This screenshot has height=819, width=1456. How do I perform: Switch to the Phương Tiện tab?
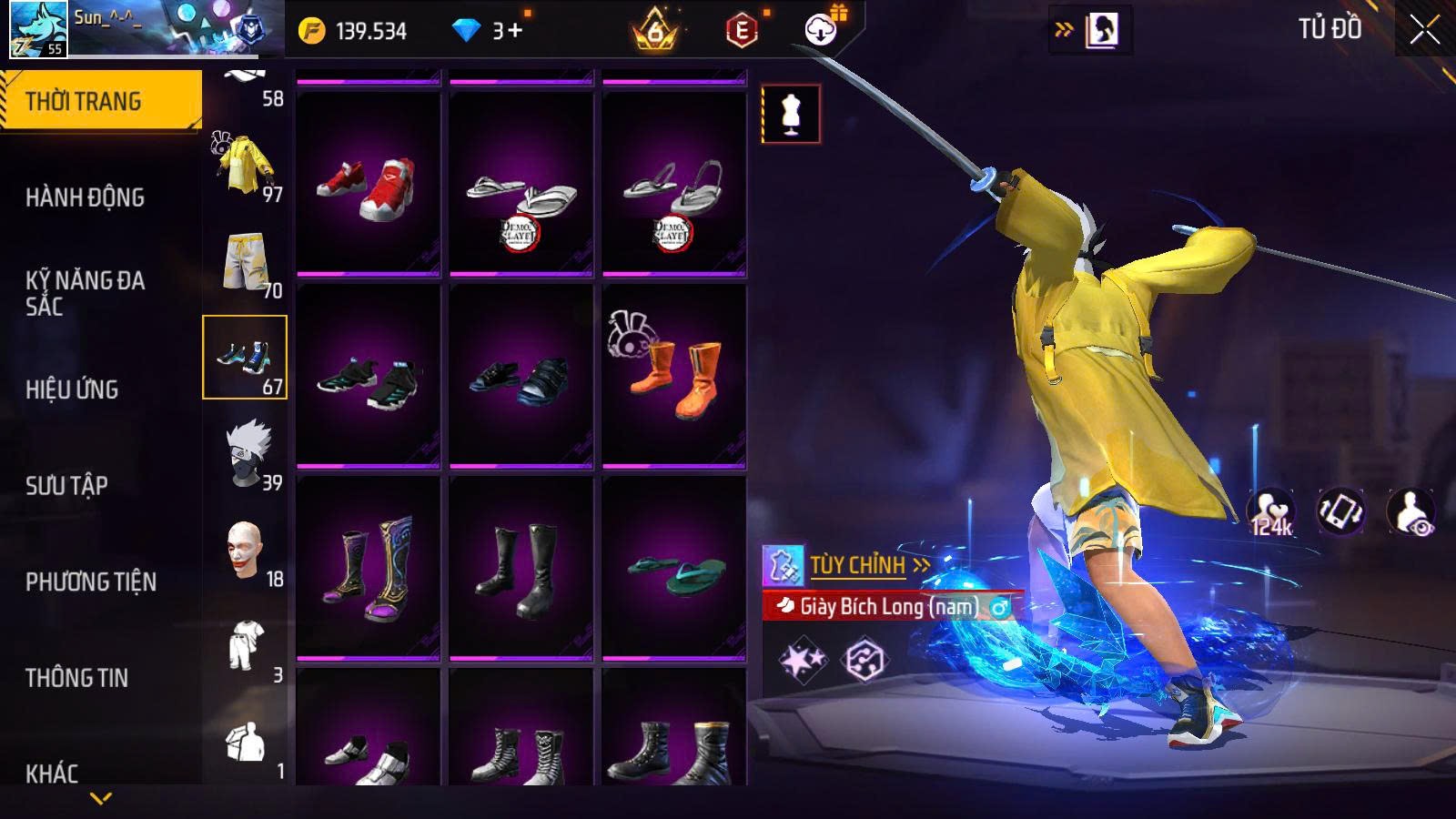tap(91, 582)
